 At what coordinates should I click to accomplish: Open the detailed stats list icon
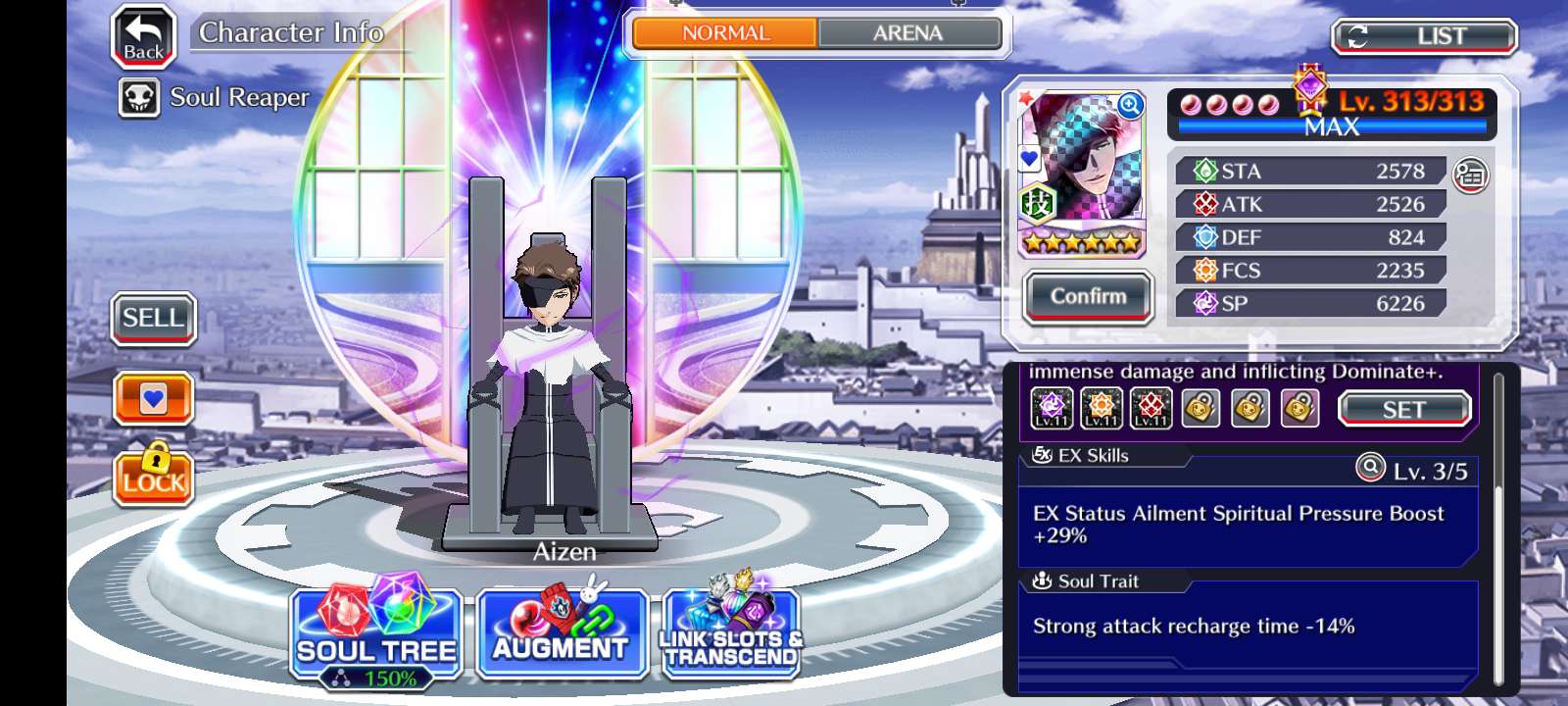tap(1469, 176)
